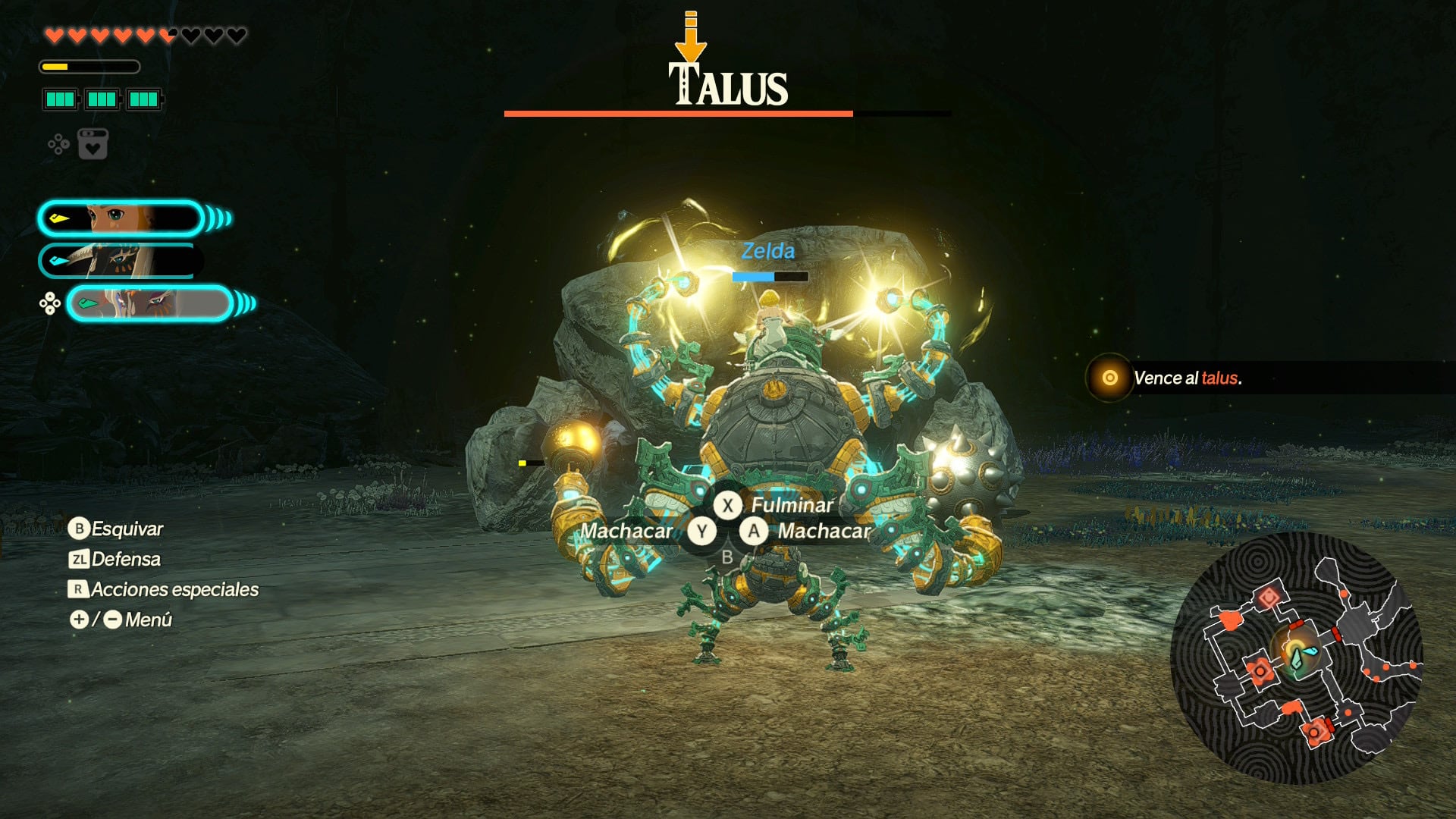Open the circular dungeon minimap

[1296, 657]
